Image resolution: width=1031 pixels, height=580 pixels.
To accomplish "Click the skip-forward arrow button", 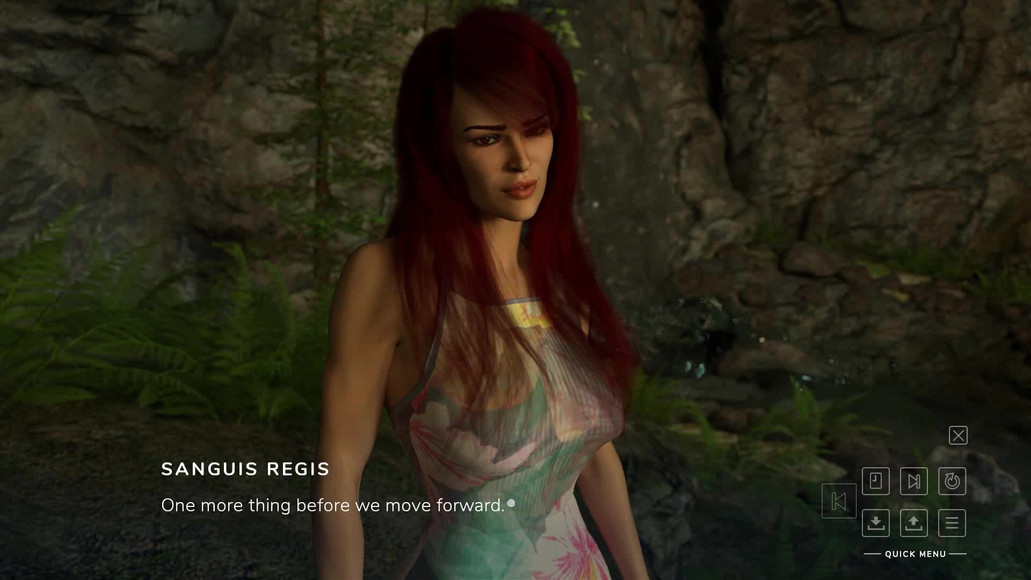I will pos(913,481).
